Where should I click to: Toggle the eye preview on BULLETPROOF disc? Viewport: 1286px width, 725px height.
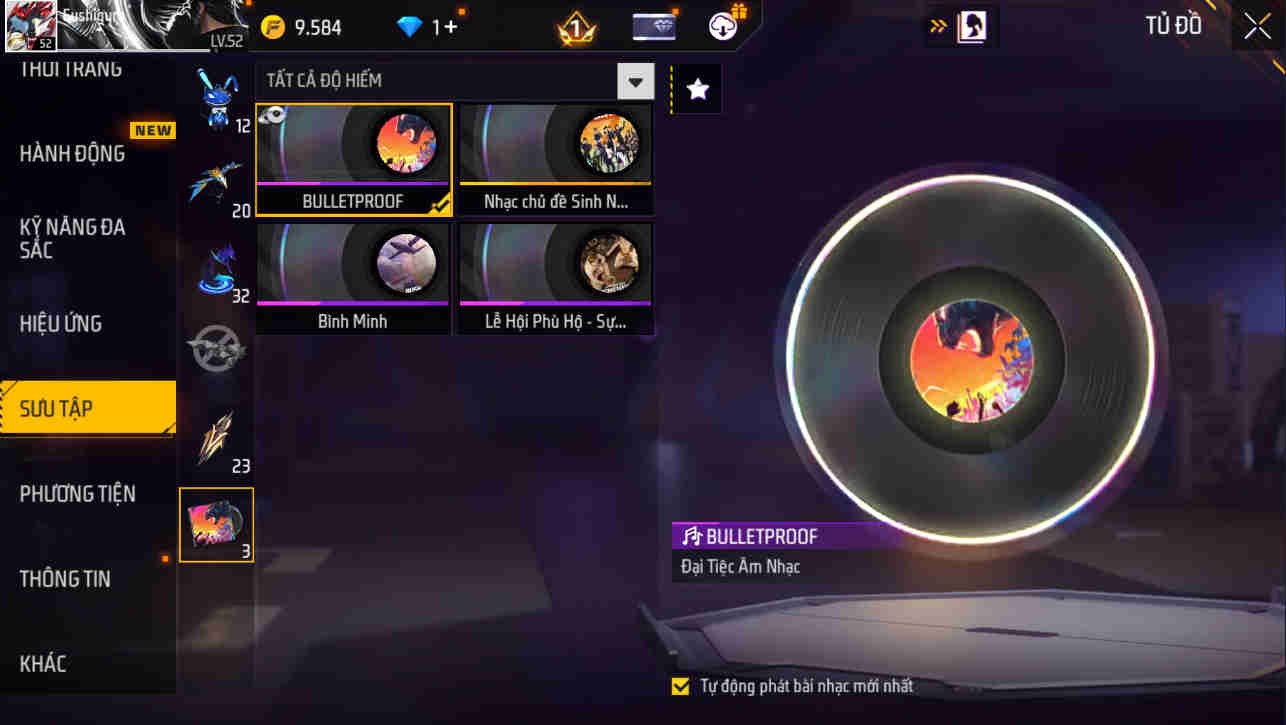[x=276, y=115]
